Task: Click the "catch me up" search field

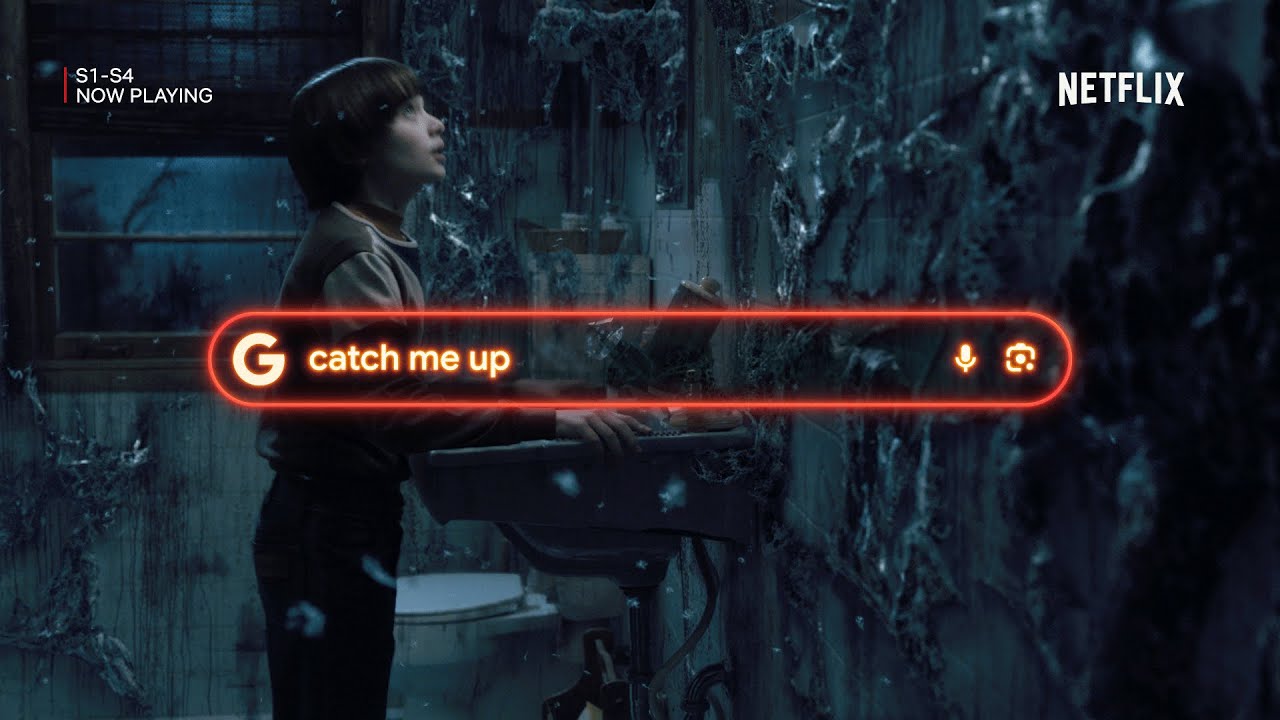Action: point(600,359)
